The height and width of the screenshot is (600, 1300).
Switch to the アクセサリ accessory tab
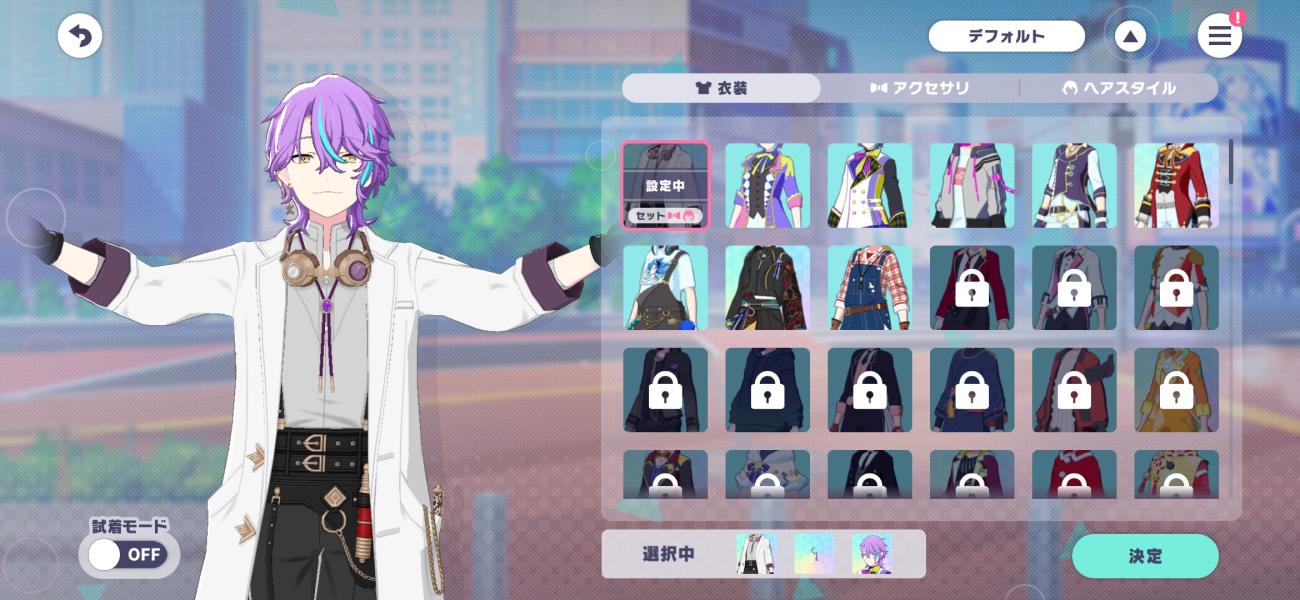920,88
